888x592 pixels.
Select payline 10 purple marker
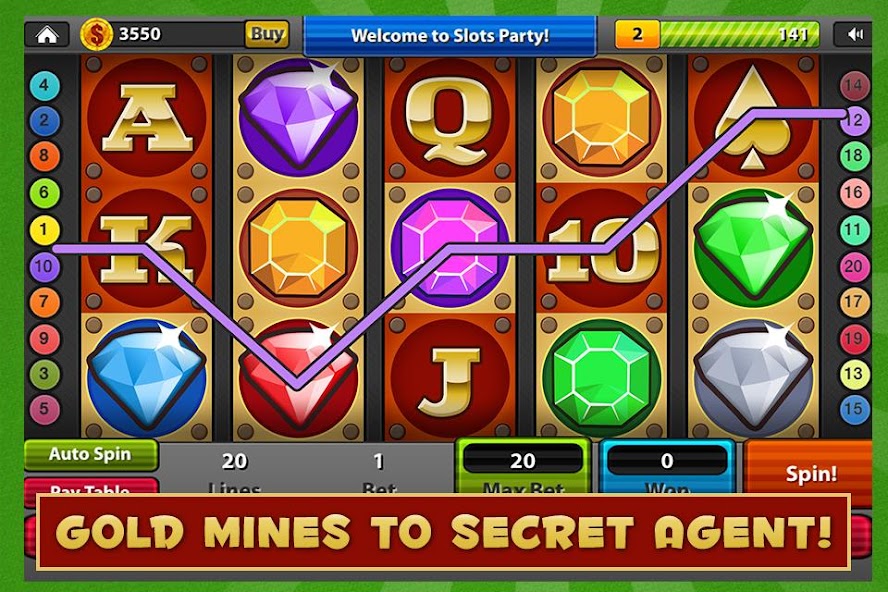click(43, 267)
